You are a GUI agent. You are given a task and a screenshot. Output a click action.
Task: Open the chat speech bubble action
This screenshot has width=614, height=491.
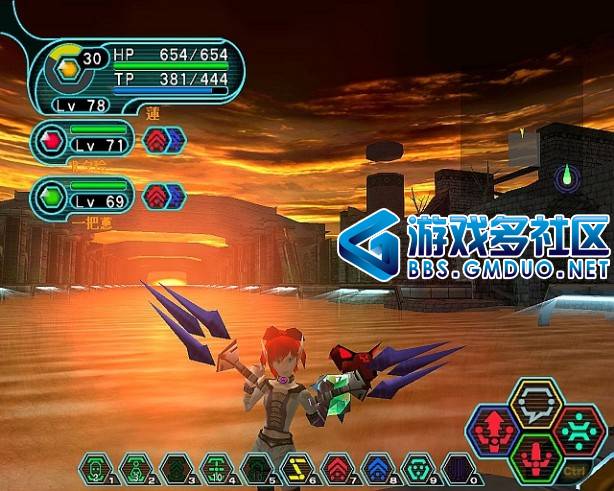click(536, 401)
